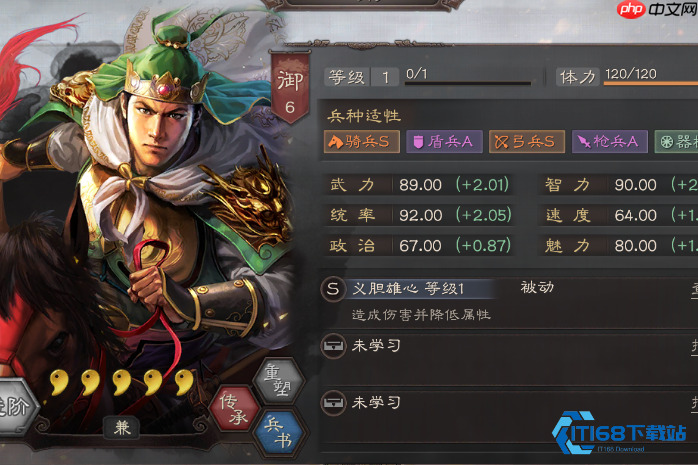The width and height of the screenshot is (698, 465).
Task: Open the php中文网 logo link
Action: coord(650,10)
